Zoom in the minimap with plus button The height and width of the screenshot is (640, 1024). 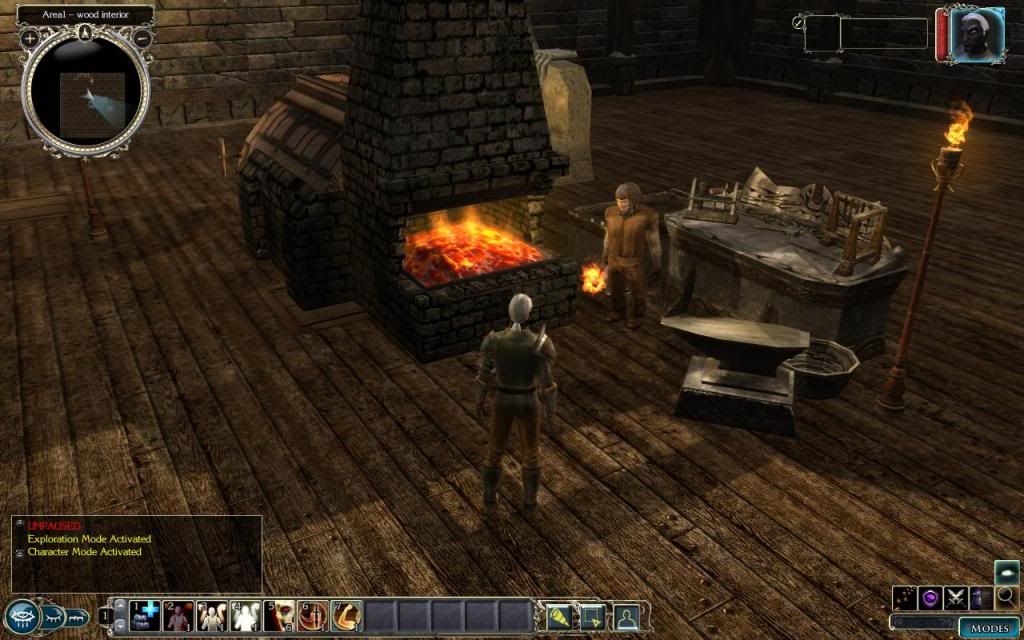30,38
